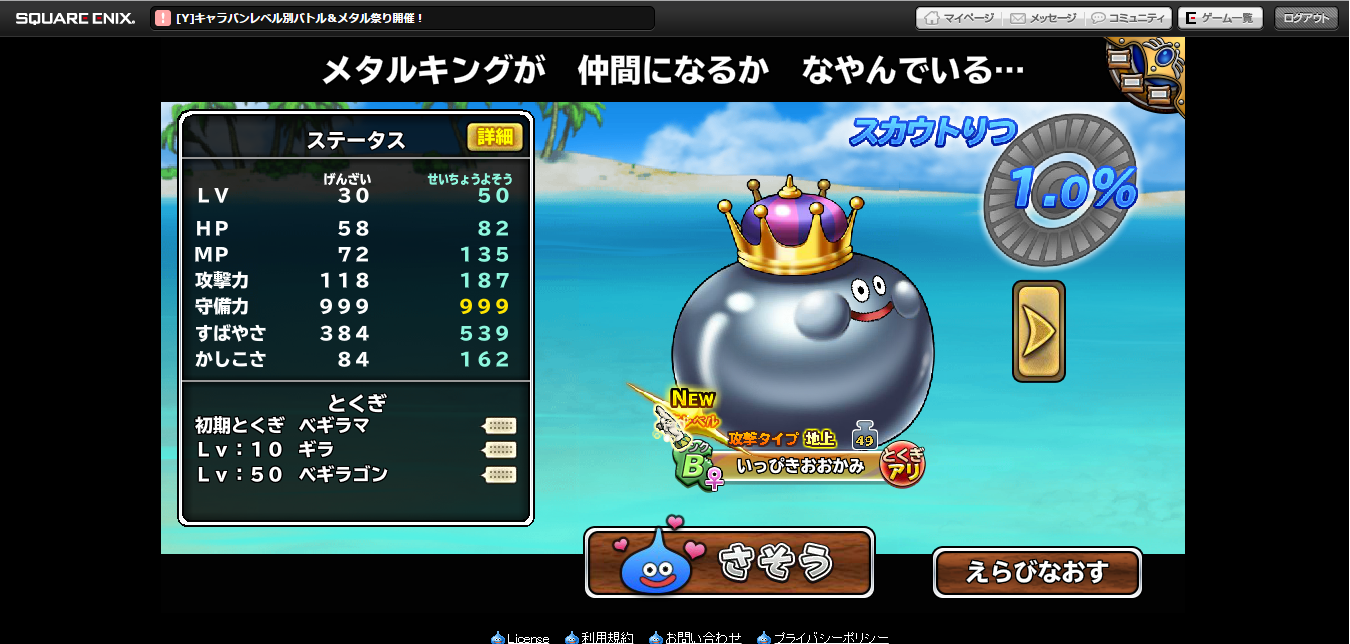Click the ログアウト button
Image resolution: width=1350 pixels, height=644 pixels.
coord(1306,18)
